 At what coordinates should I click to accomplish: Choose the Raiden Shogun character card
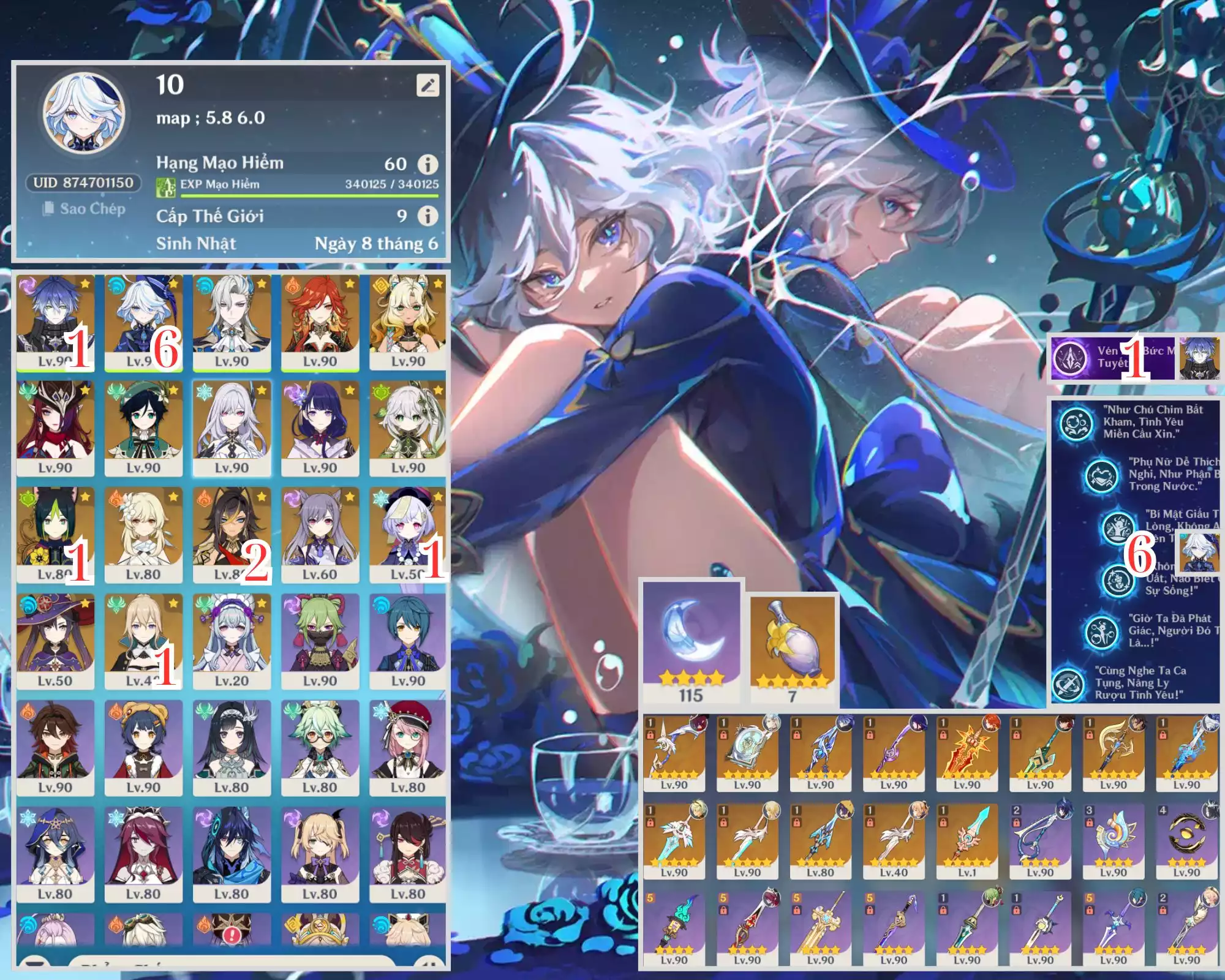[x=320, y=428]
